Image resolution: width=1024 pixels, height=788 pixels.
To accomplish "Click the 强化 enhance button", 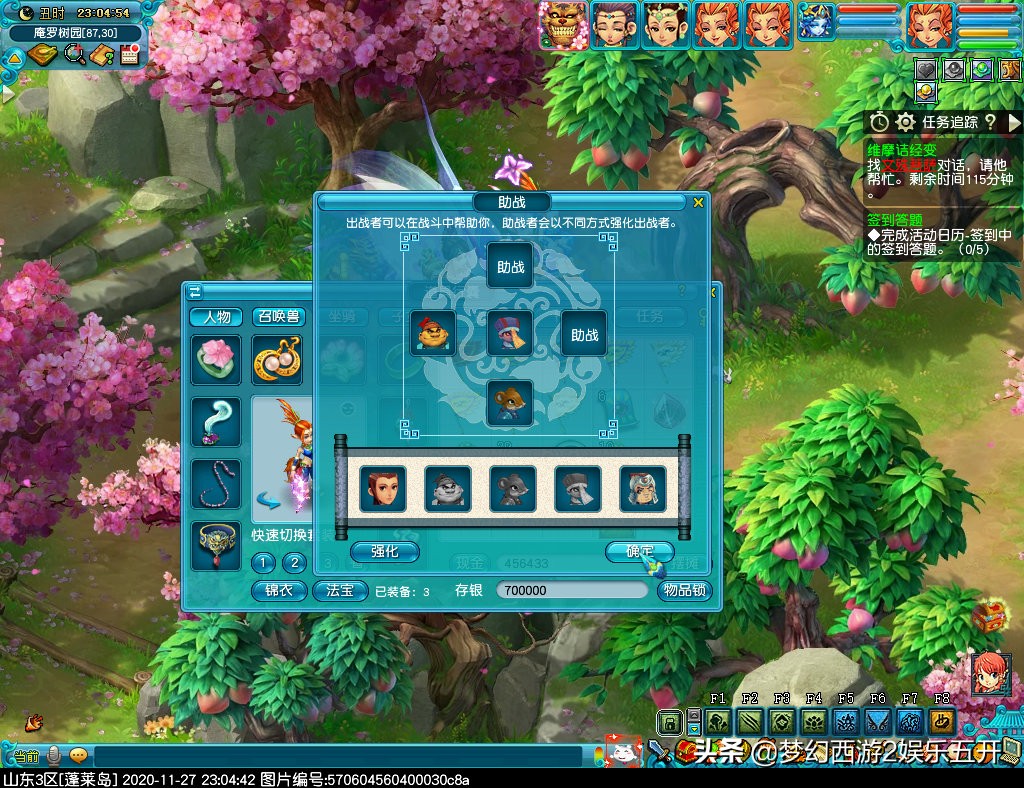I will coord(384,551).
